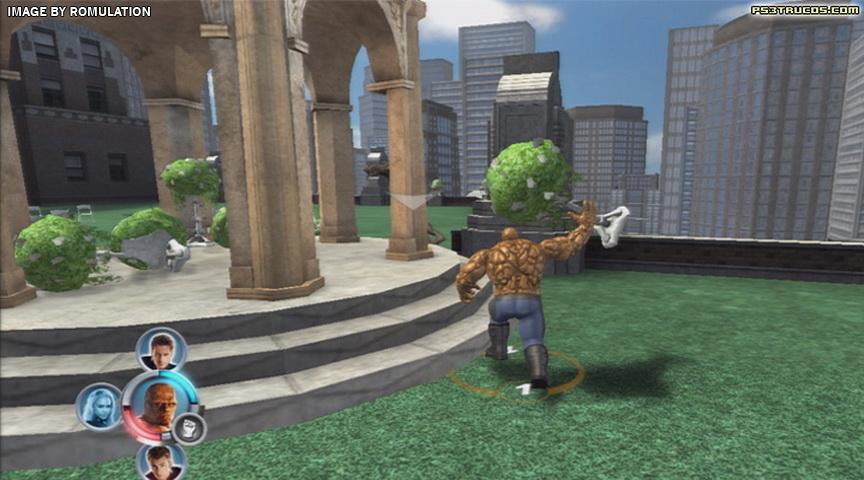Choose the Human Torch portrait below The Thing
The image size is (864, 480).
click(x=161, y=462)
